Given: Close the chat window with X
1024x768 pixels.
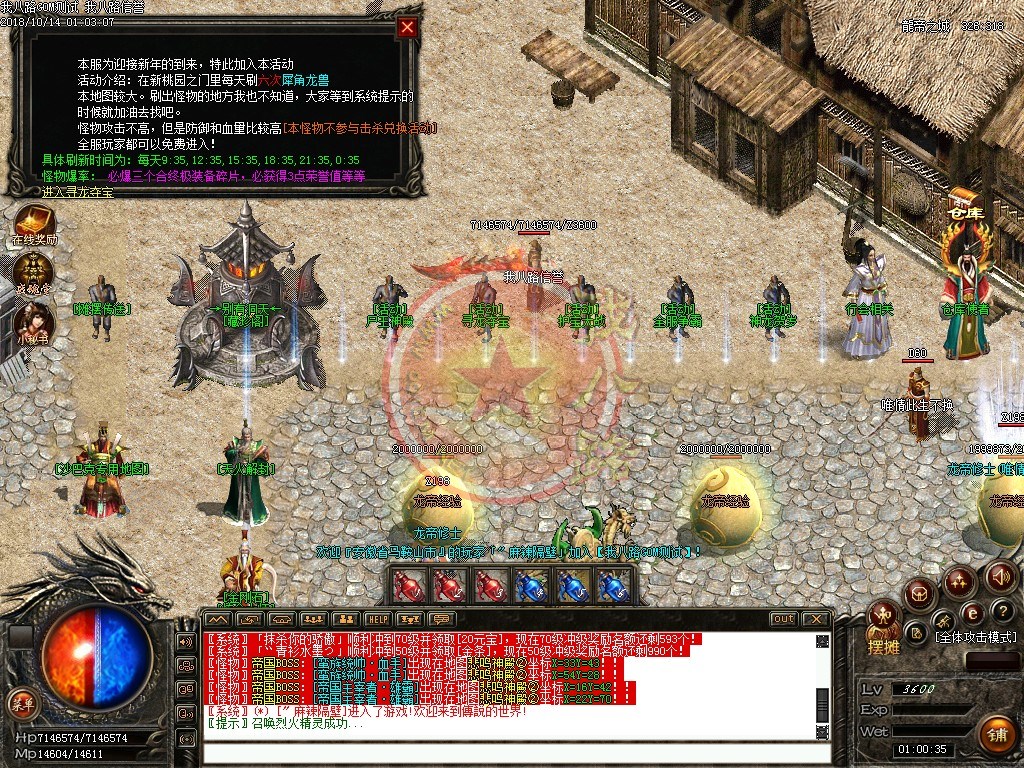Looking at the screenshot, I should click(816, 619).
